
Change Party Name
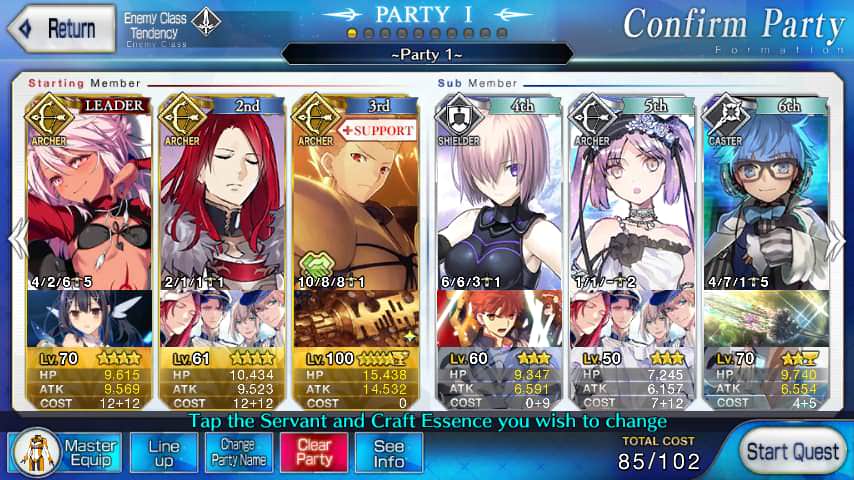pos(237,453)
